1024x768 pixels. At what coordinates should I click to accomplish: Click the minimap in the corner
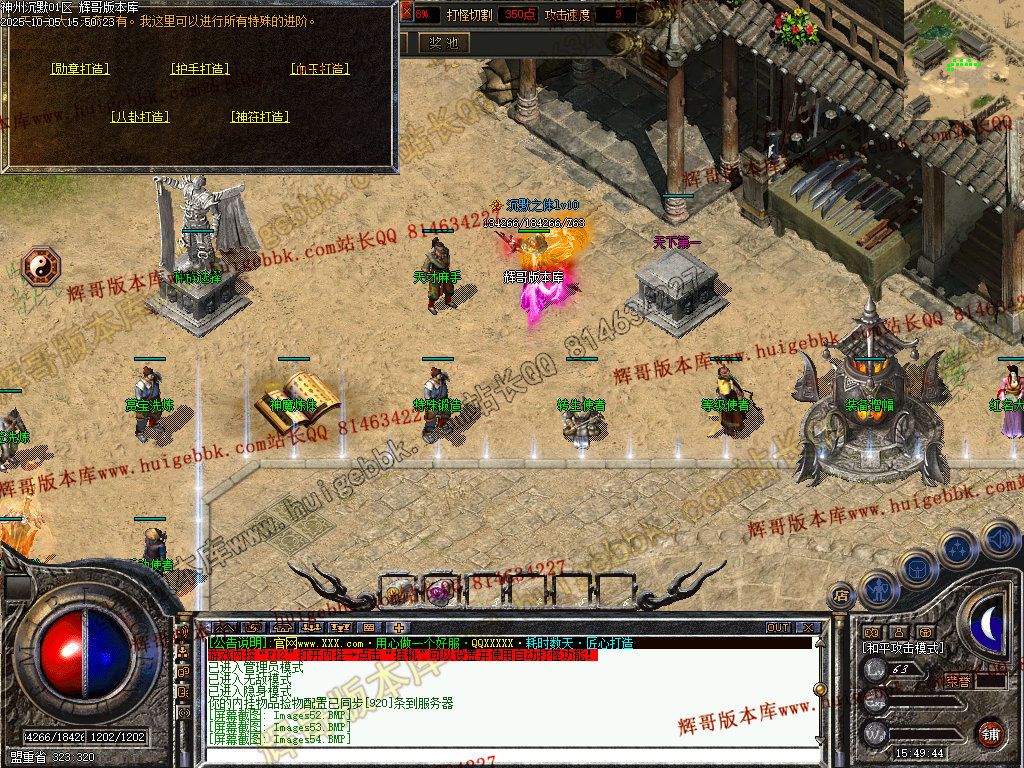tap(964, 40)
